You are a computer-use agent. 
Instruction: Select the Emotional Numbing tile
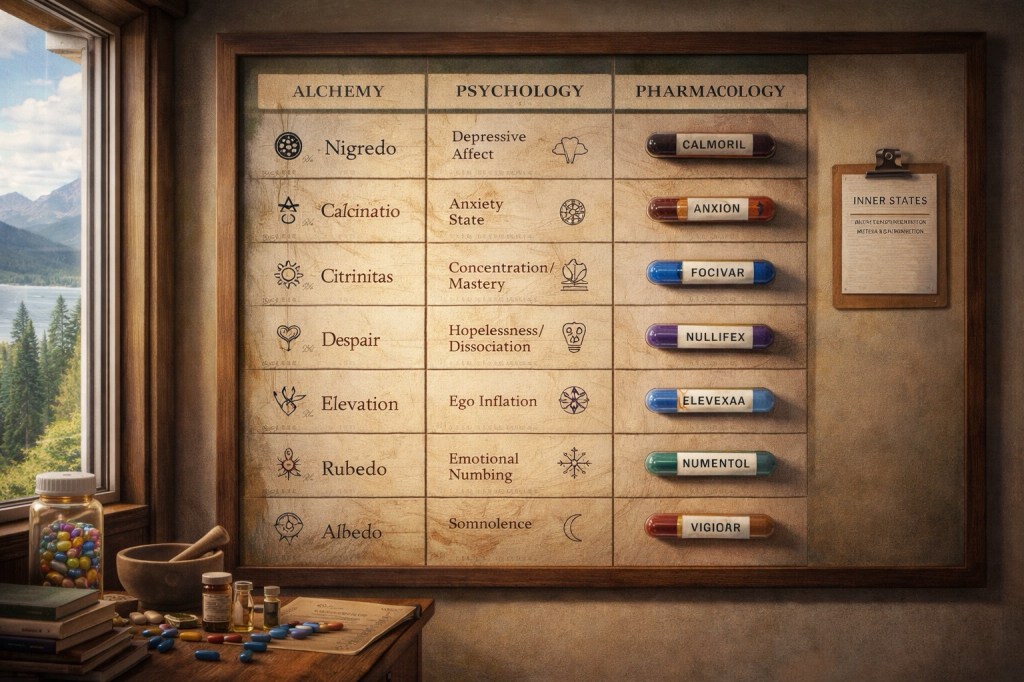pyautogui.click(x=518, y=465)
